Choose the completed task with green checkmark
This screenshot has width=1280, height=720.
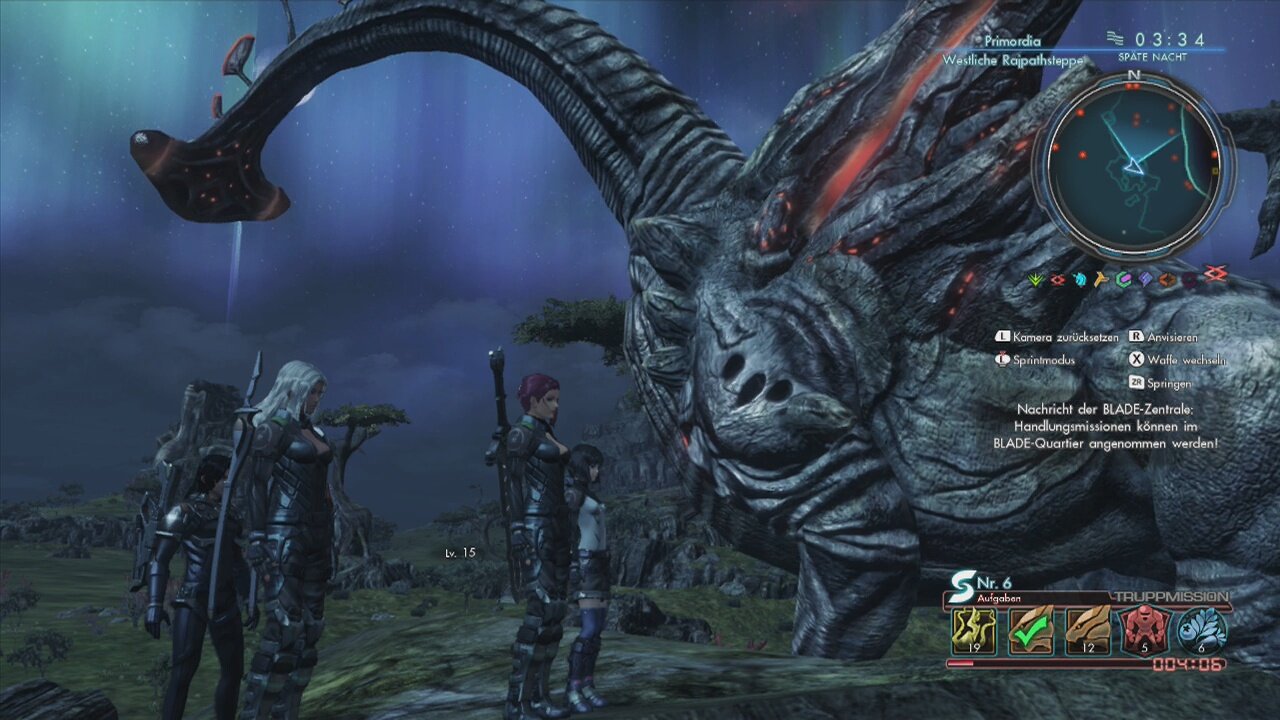pyautogui.click(x=1030, y=630)
